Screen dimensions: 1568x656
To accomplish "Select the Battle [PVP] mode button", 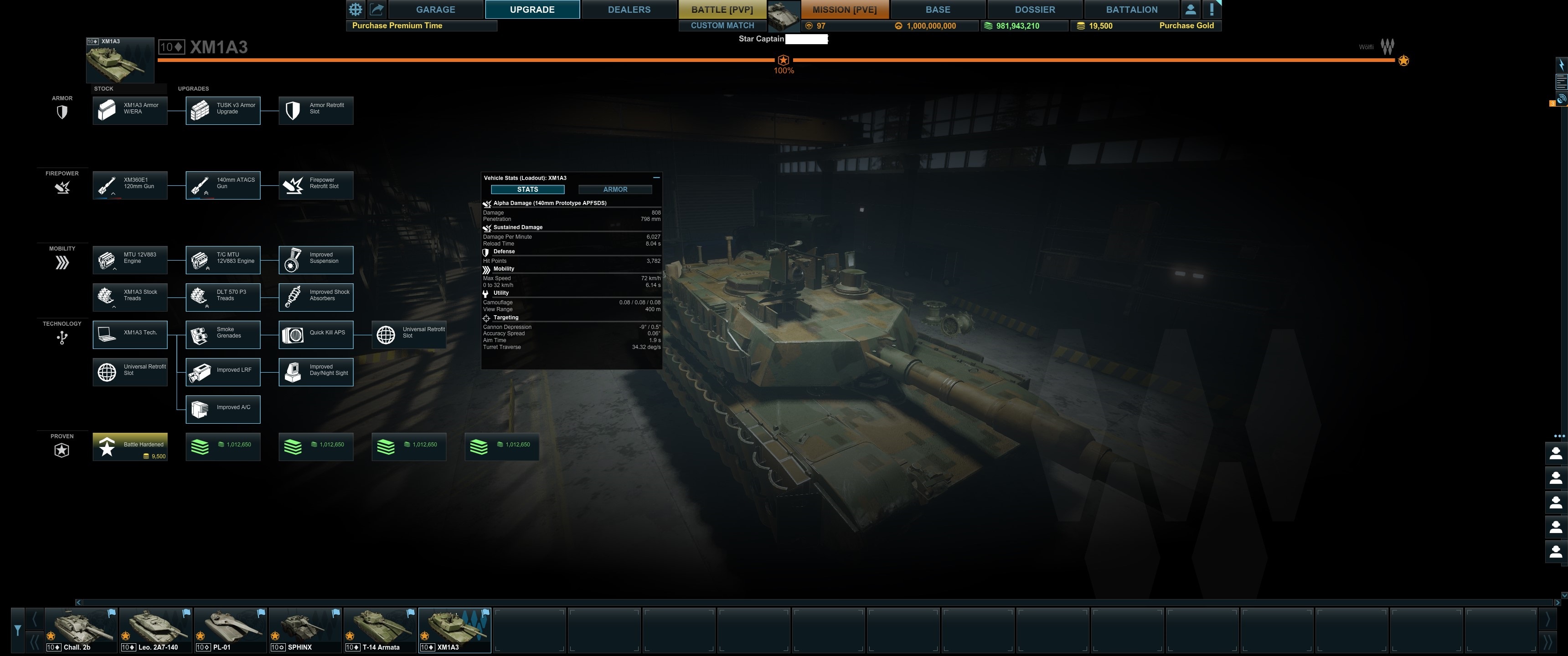I will coord(722,9).
